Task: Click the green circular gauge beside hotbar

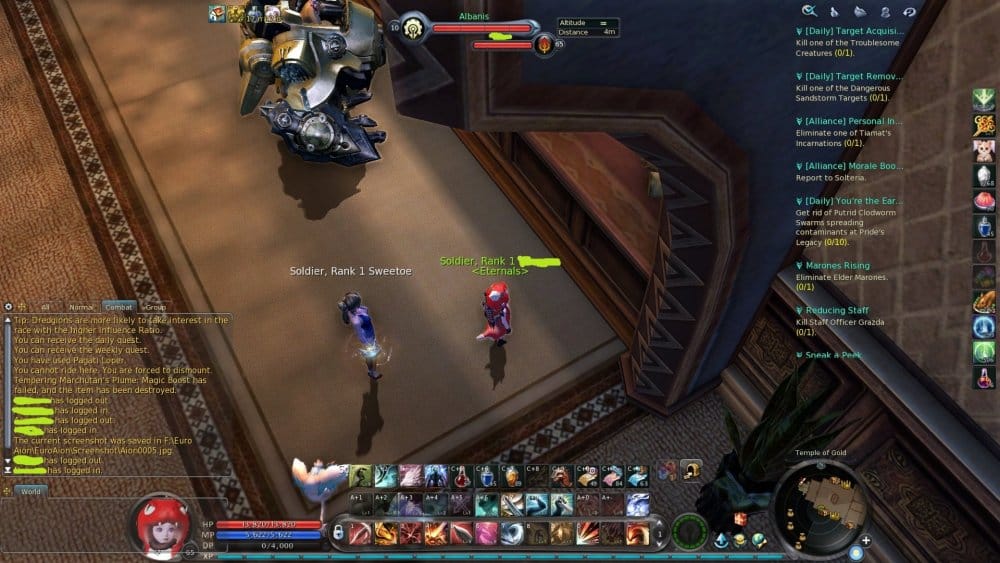Action: click(689, 531)
